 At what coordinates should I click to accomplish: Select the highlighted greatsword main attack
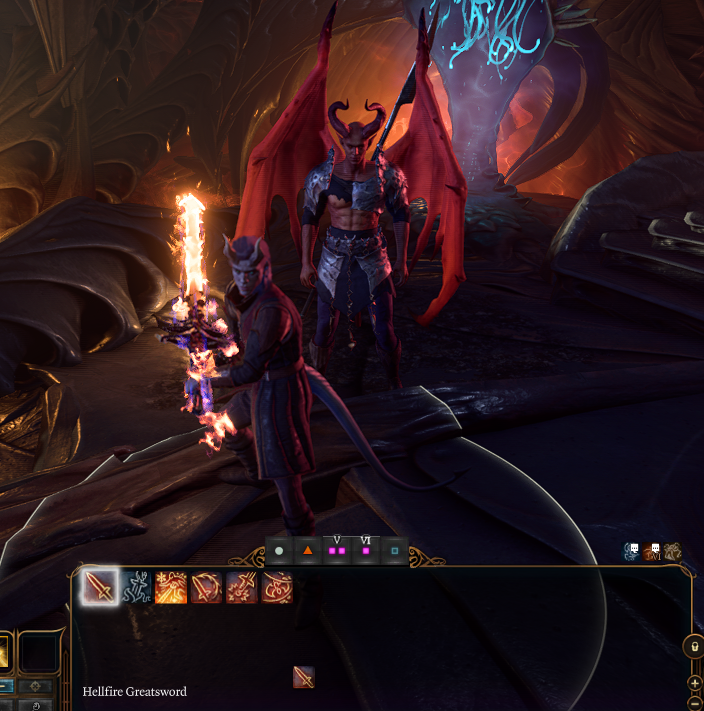pos(99,587)
